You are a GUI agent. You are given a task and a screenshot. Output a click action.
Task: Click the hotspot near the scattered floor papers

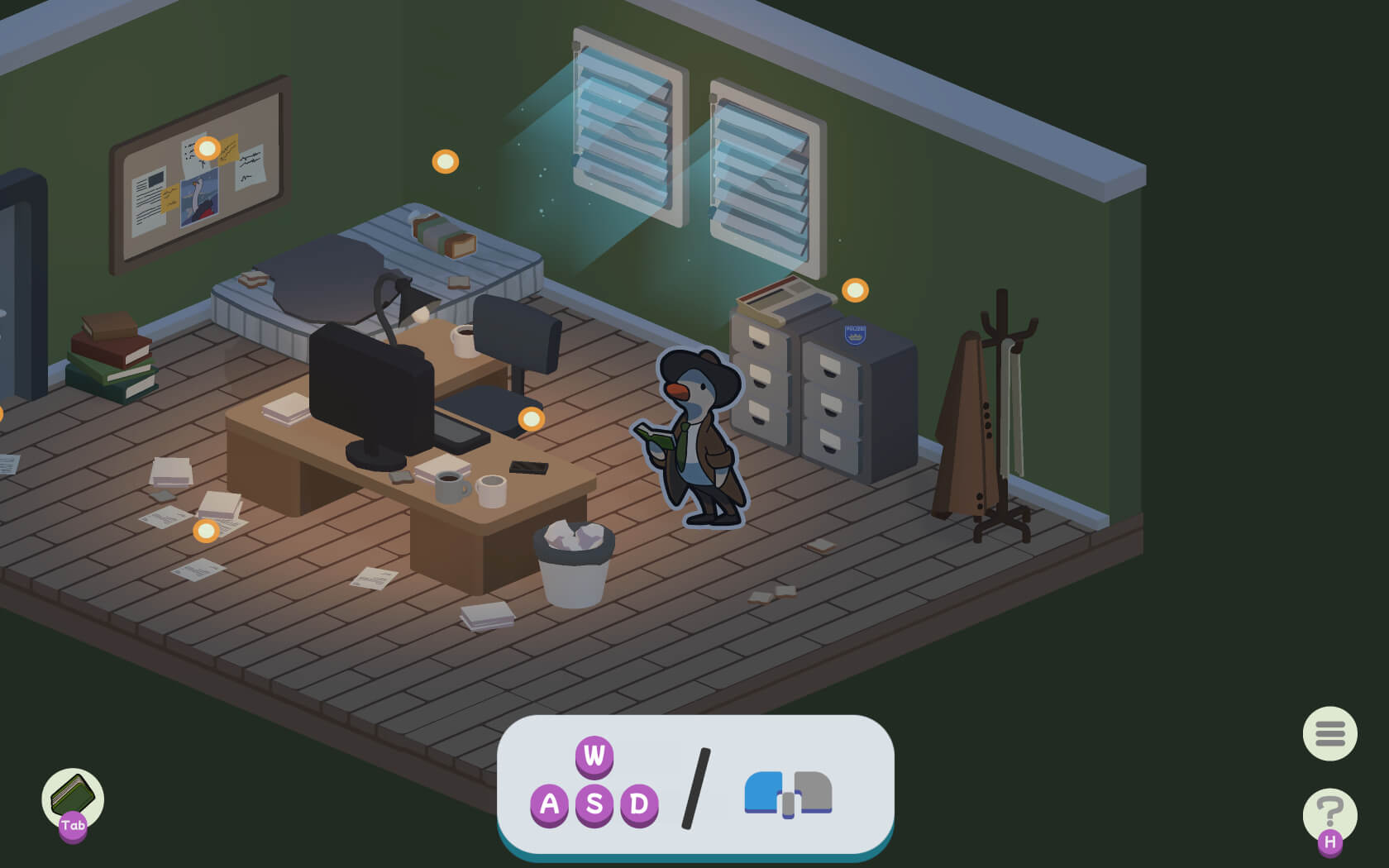pos(207,532)
